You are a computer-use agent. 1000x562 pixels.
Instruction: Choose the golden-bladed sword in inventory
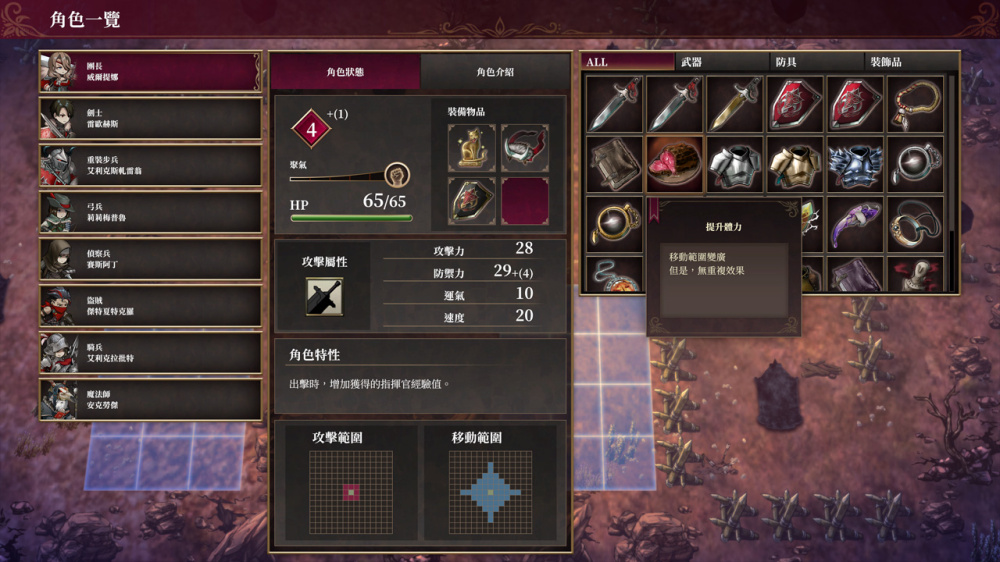click(734, 104)
